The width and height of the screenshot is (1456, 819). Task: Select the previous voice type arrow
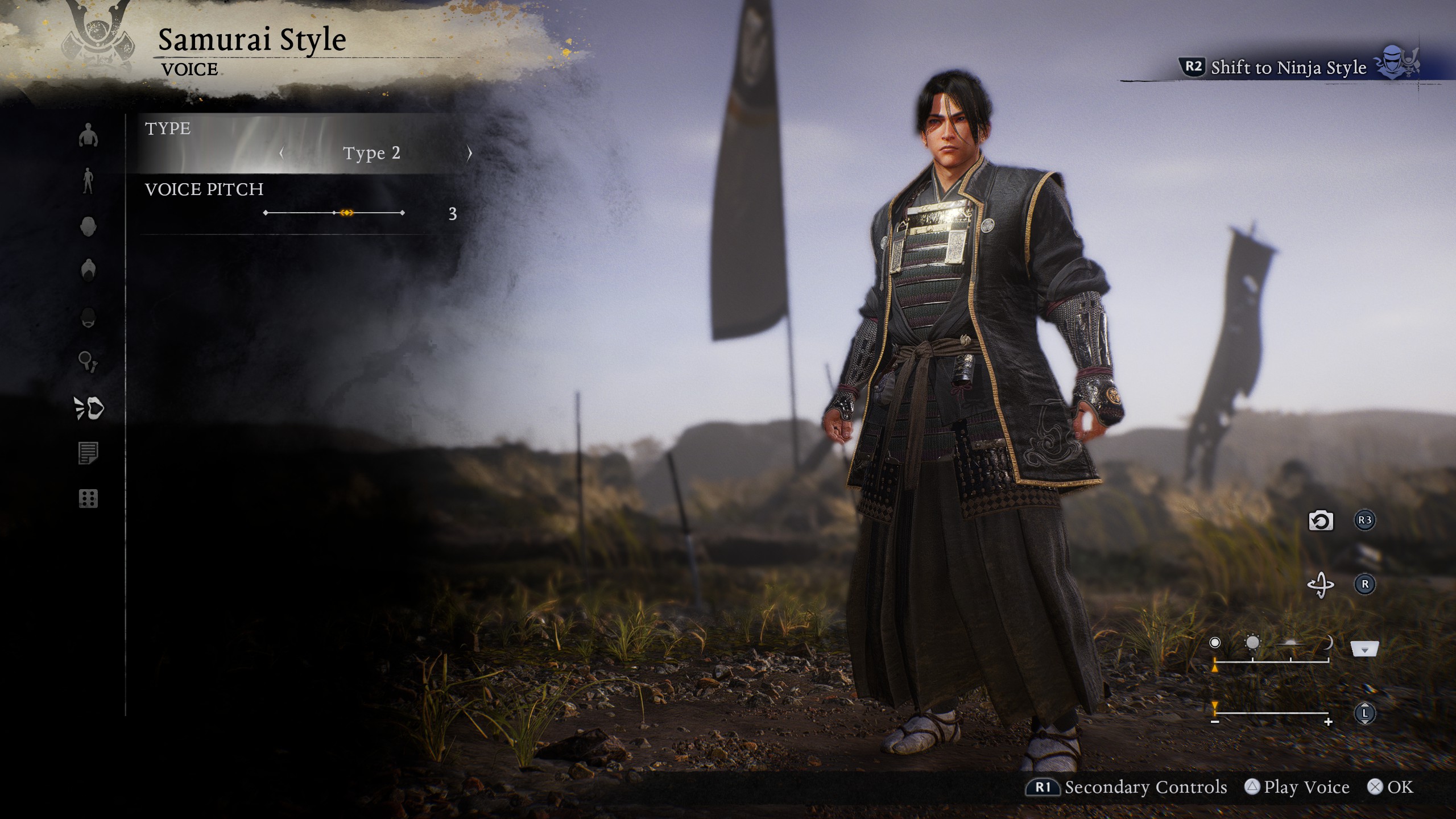click(x=282, y=153)
